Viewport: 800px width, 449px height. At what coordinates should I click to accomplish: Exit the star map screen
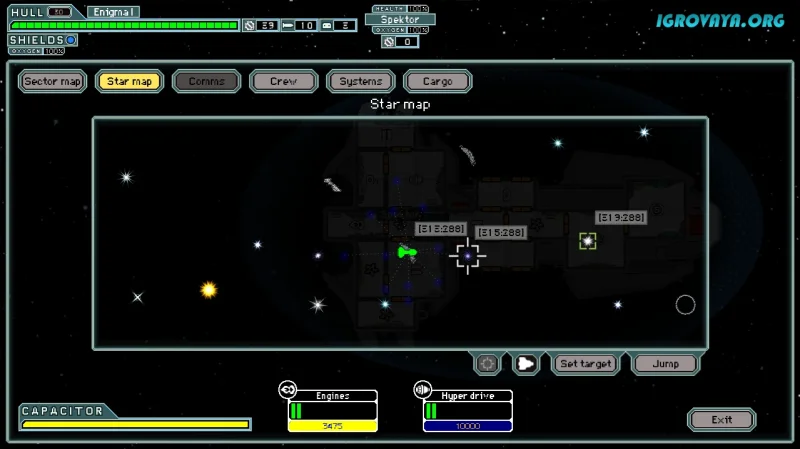click(722, 420)
